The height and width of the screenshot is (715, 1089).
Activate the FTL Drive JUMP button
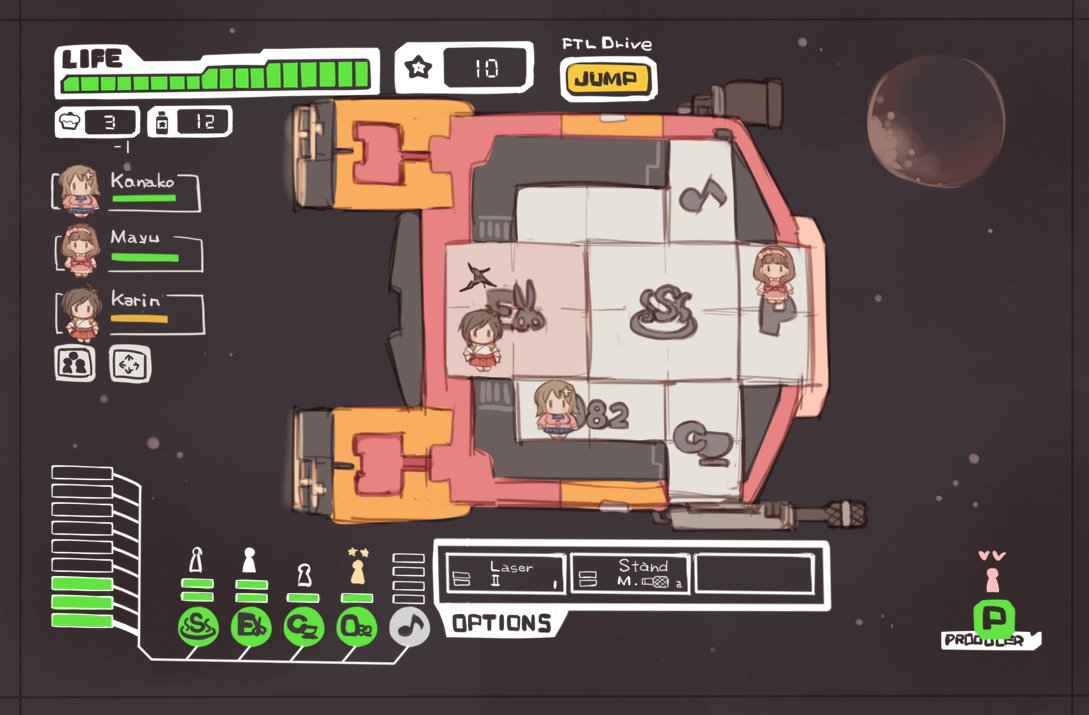(607, 80)
